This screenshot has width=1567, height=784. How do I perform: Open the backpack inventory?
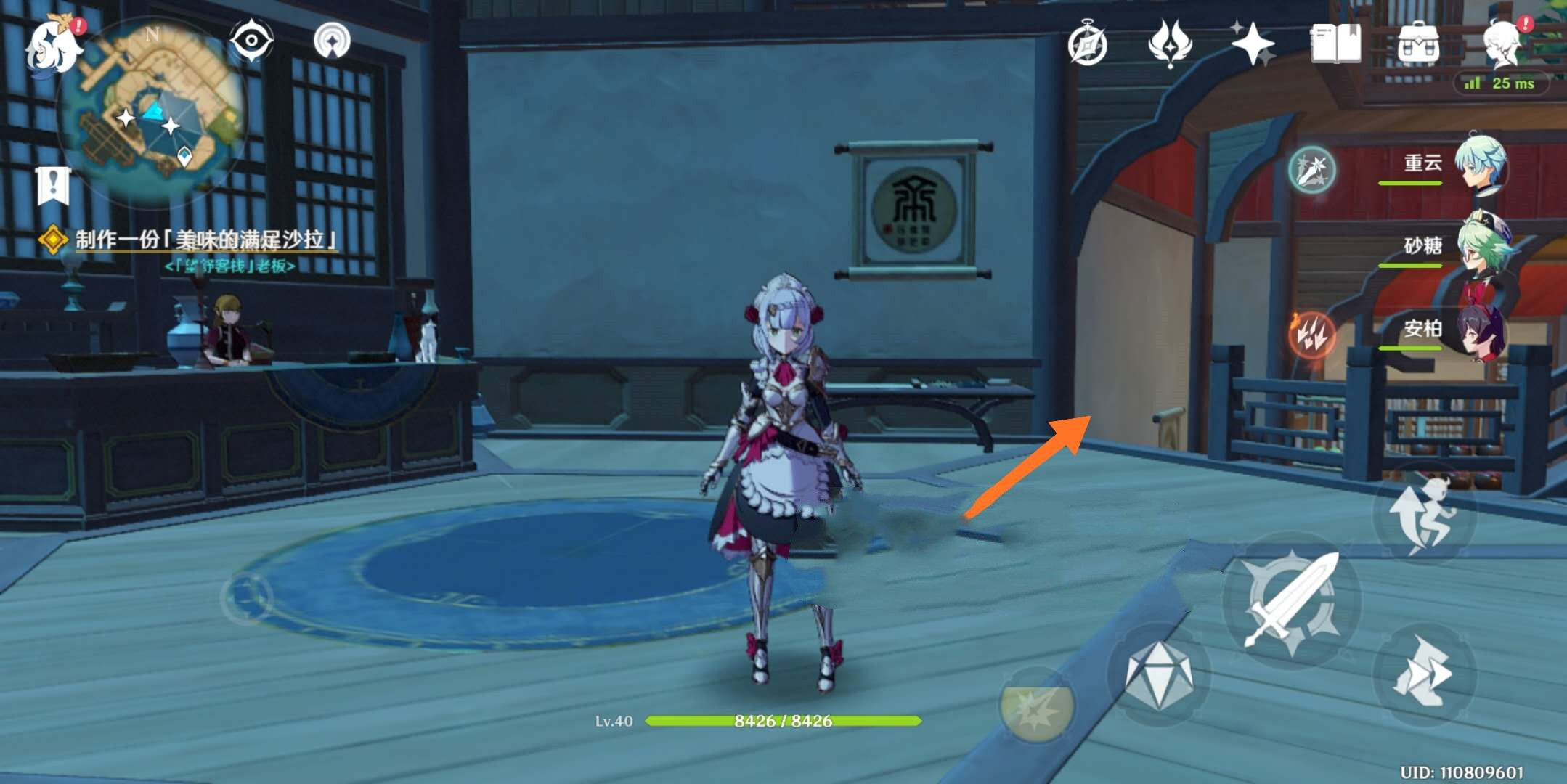click(x=1418, y=44)
